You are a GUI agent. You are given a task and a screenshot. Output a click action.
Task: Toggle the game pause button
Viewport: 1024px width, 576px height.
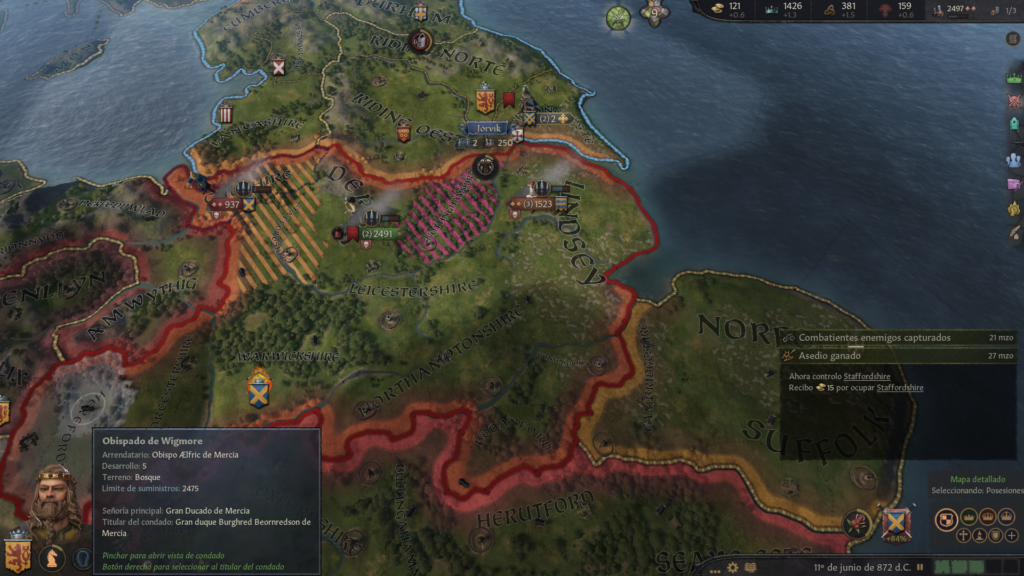pyautogui.click(x=920, y=567)
